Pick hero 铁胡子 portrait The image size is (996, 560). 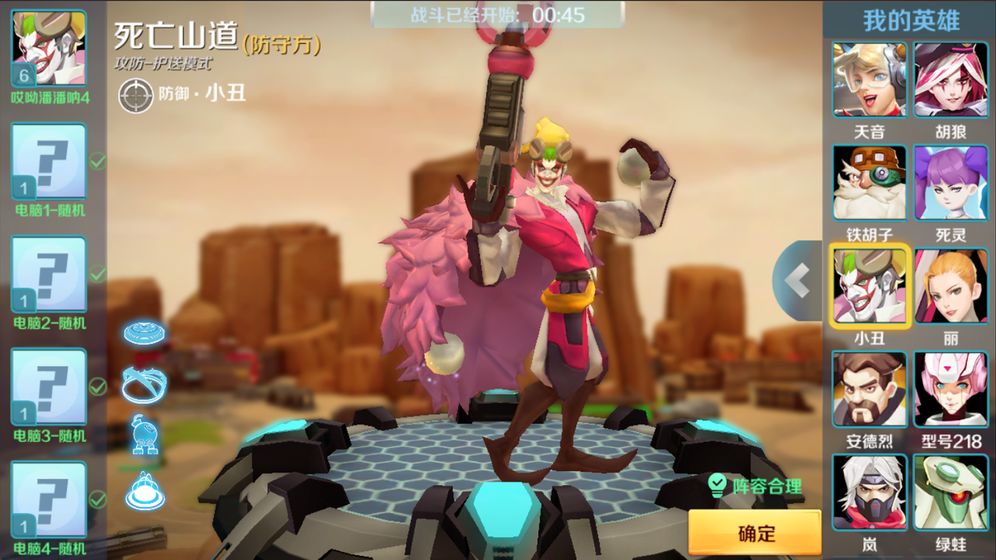click(869, 183)
